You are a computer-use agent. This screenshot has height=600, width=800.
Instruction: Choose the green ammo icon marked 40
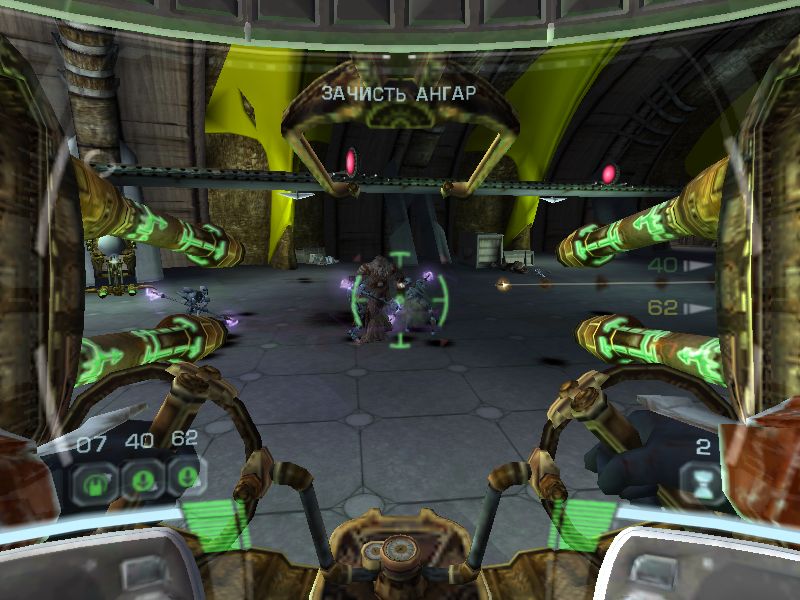139,476
